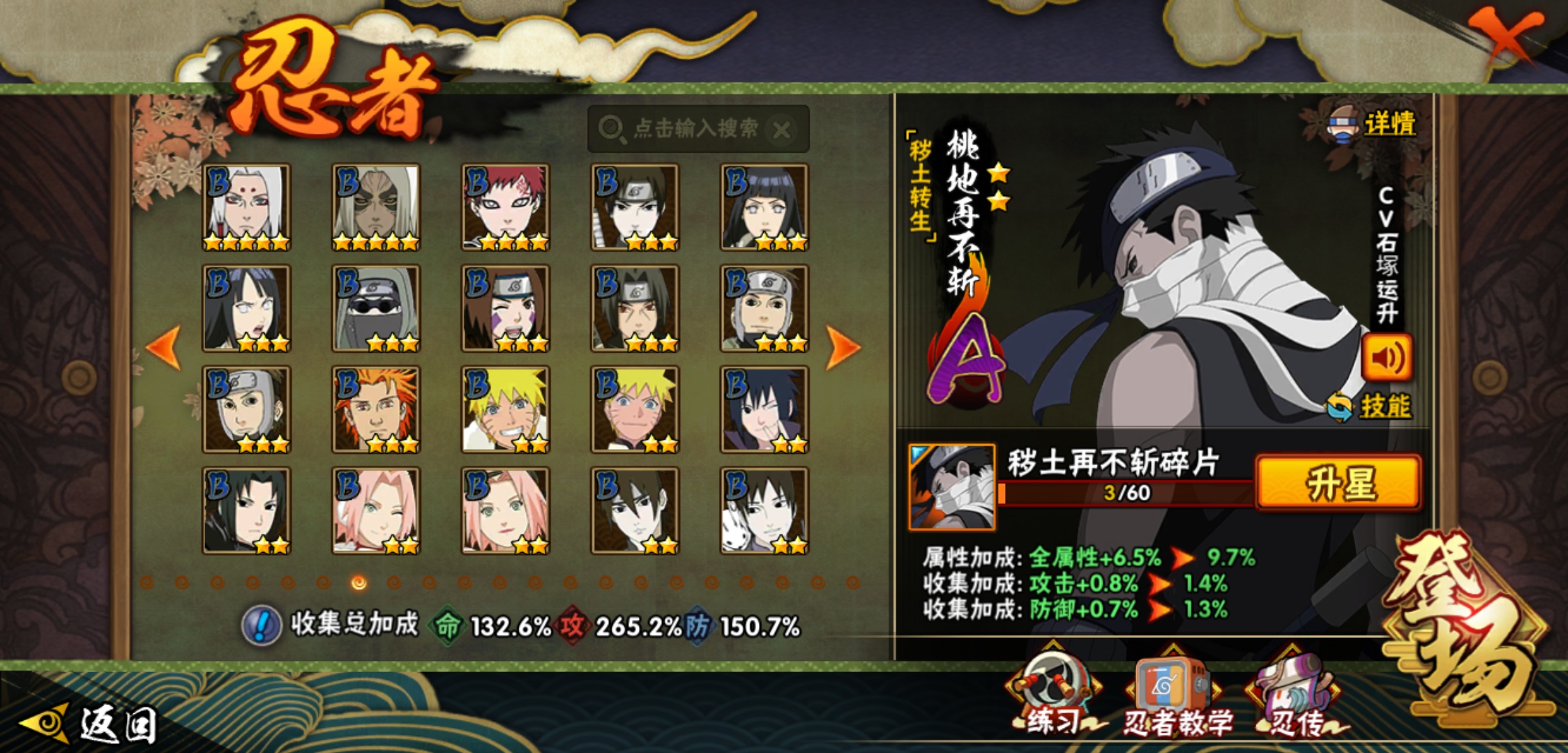Pick the Shino portrait with dark glasses
Image resolution: width=1568 pixels, height=753 pixels.
click(x=376, y=308)
